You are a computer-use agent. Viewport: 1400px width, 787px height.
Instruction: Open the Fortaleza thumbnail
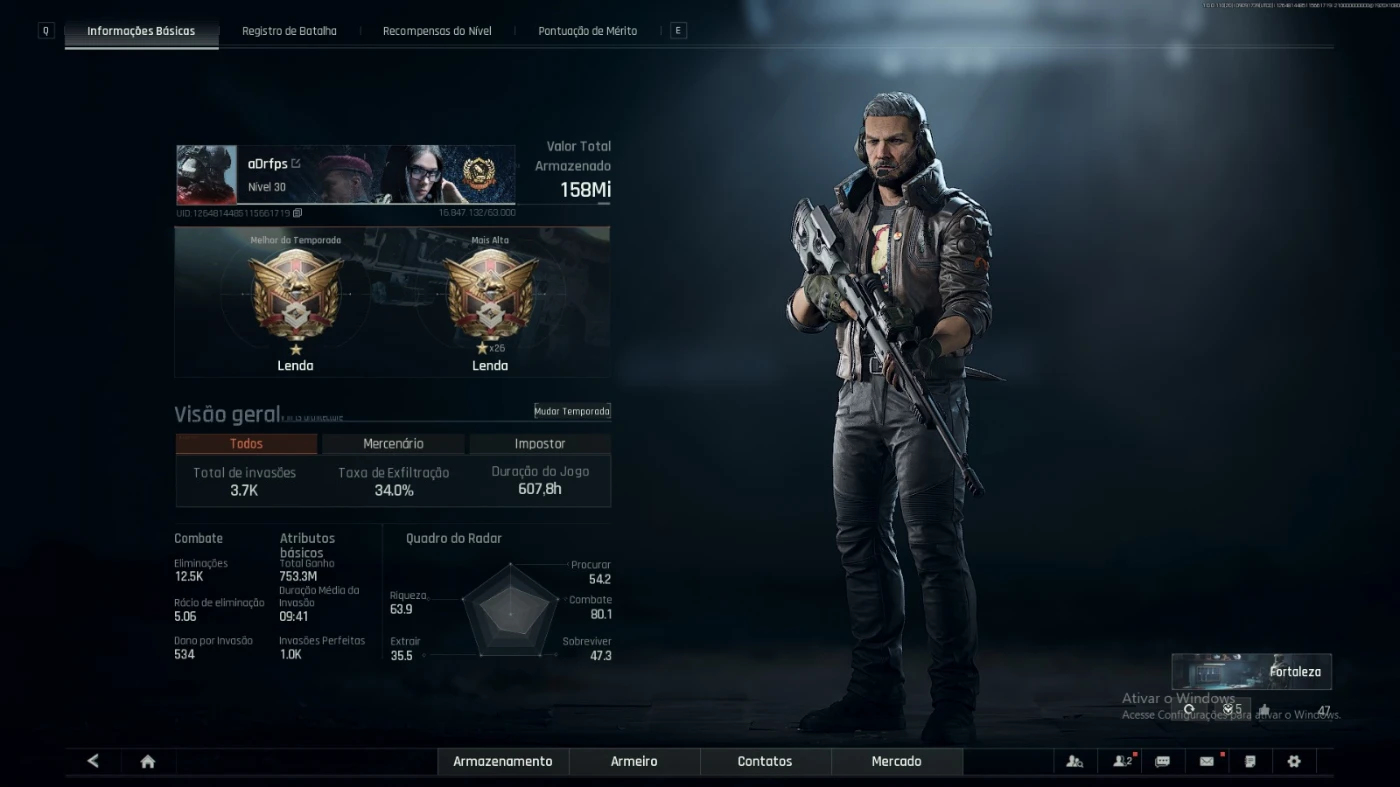[1251, 672]
